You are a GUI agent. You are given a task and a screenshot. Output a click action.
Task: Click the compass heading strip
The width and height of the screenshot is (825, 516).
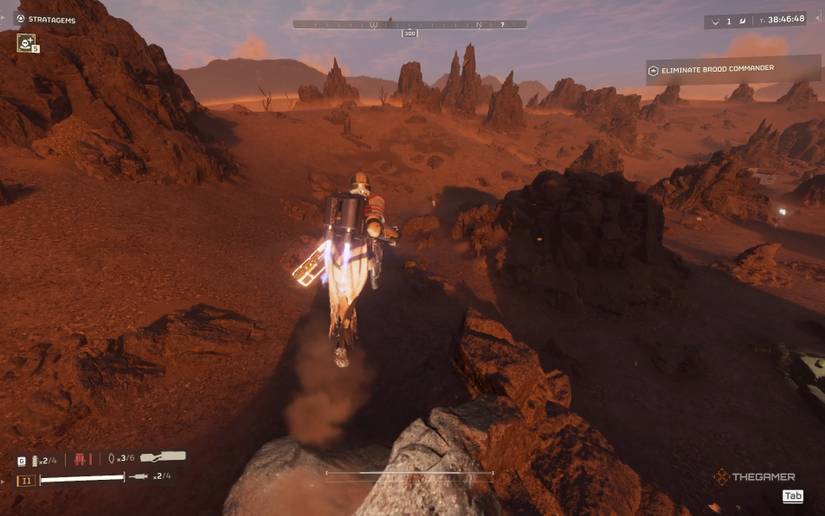pyautogui.click(x=409, y=24)
